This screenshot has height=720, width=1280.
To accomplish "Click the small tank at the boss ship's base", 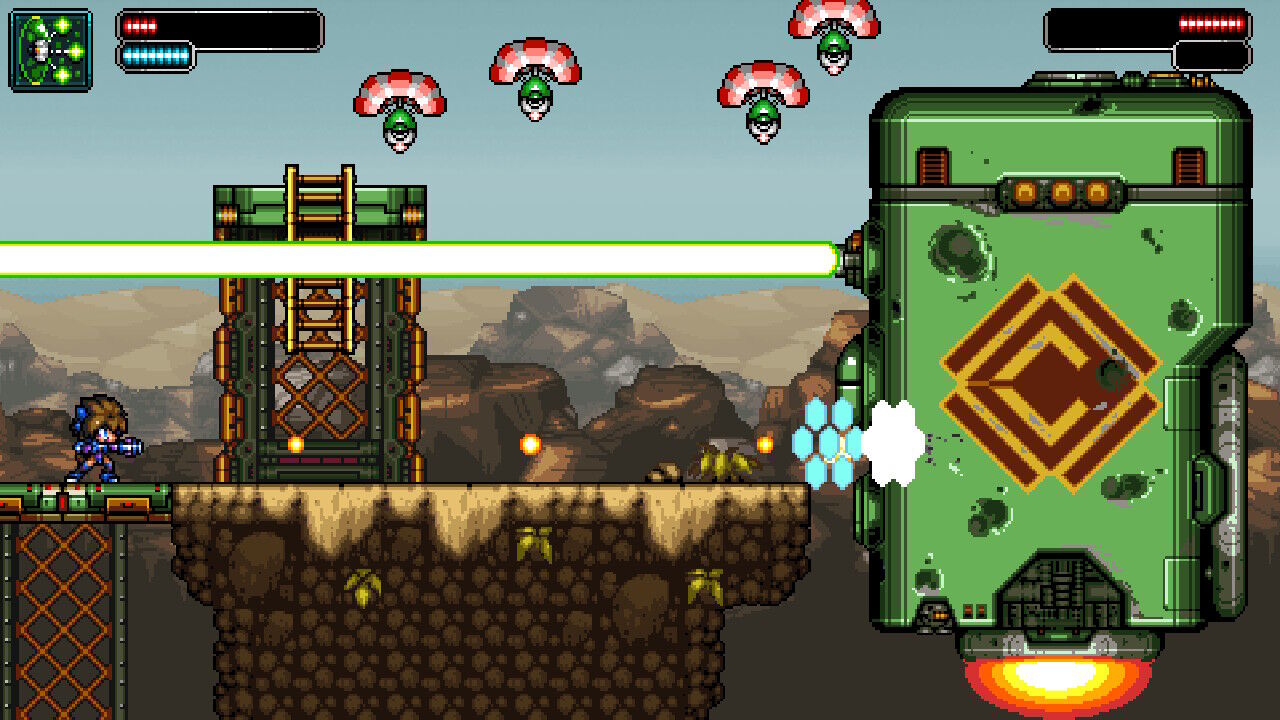I will pos(935,617).
